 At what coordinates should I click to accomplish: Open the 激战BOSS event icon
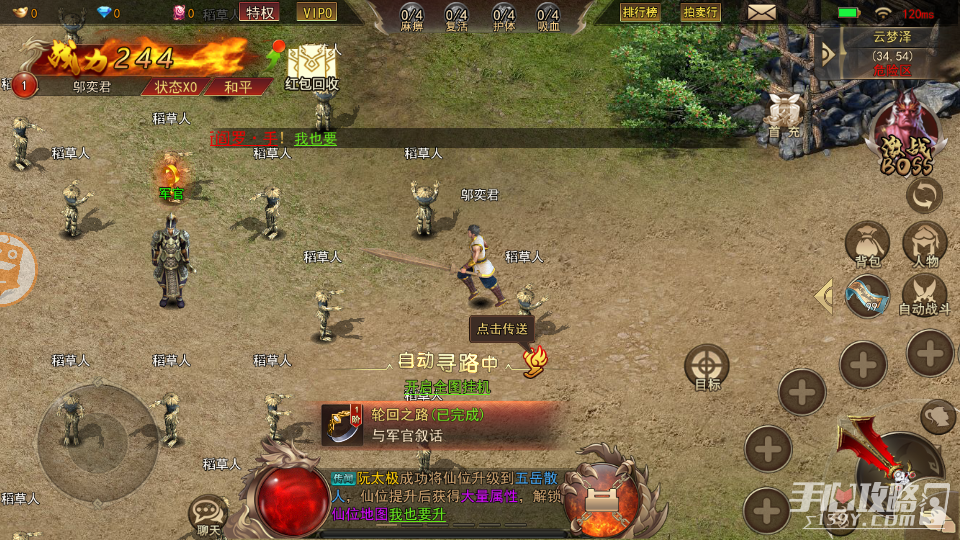[906, 133]
